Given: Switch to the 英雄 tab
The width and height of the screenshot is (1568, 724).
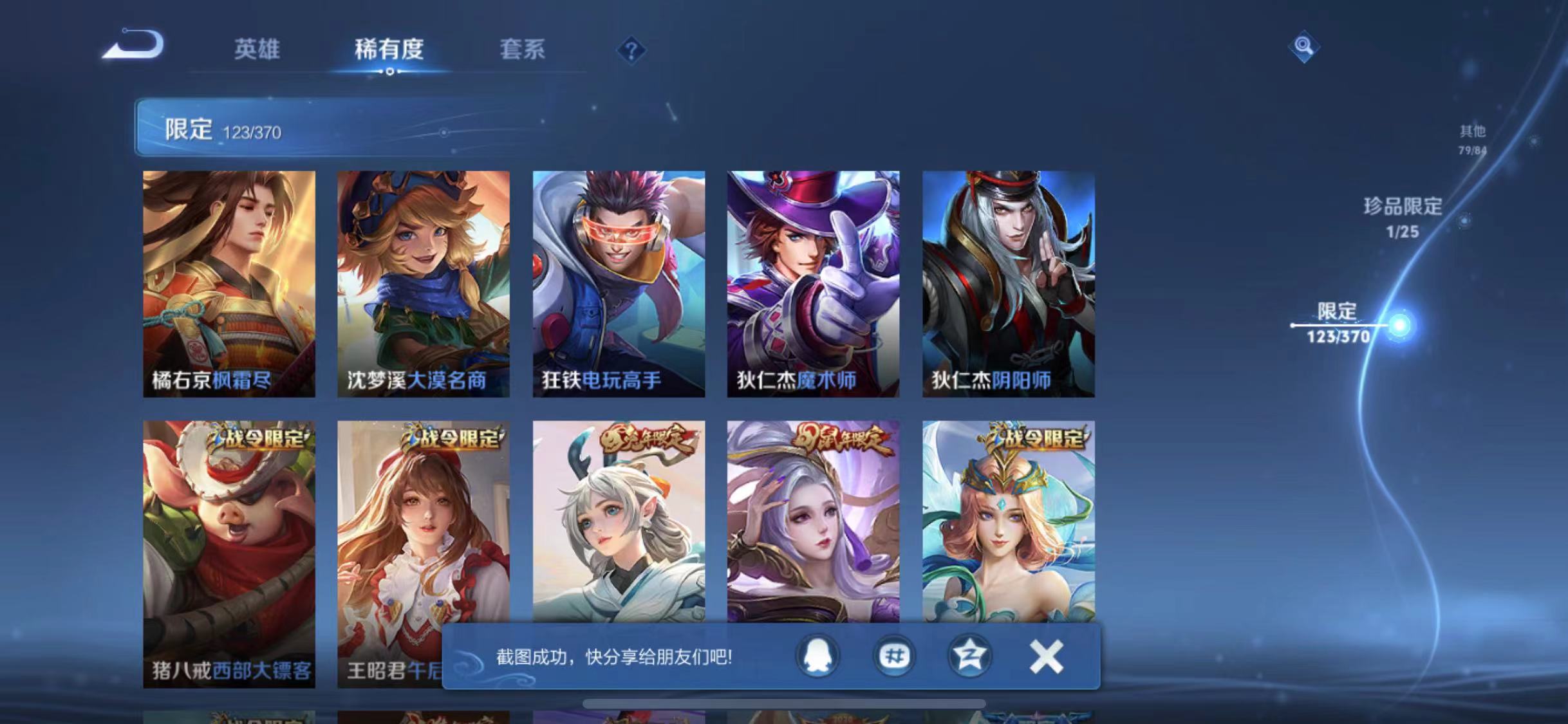Looking at the screenshot, I should coord(257,50).
